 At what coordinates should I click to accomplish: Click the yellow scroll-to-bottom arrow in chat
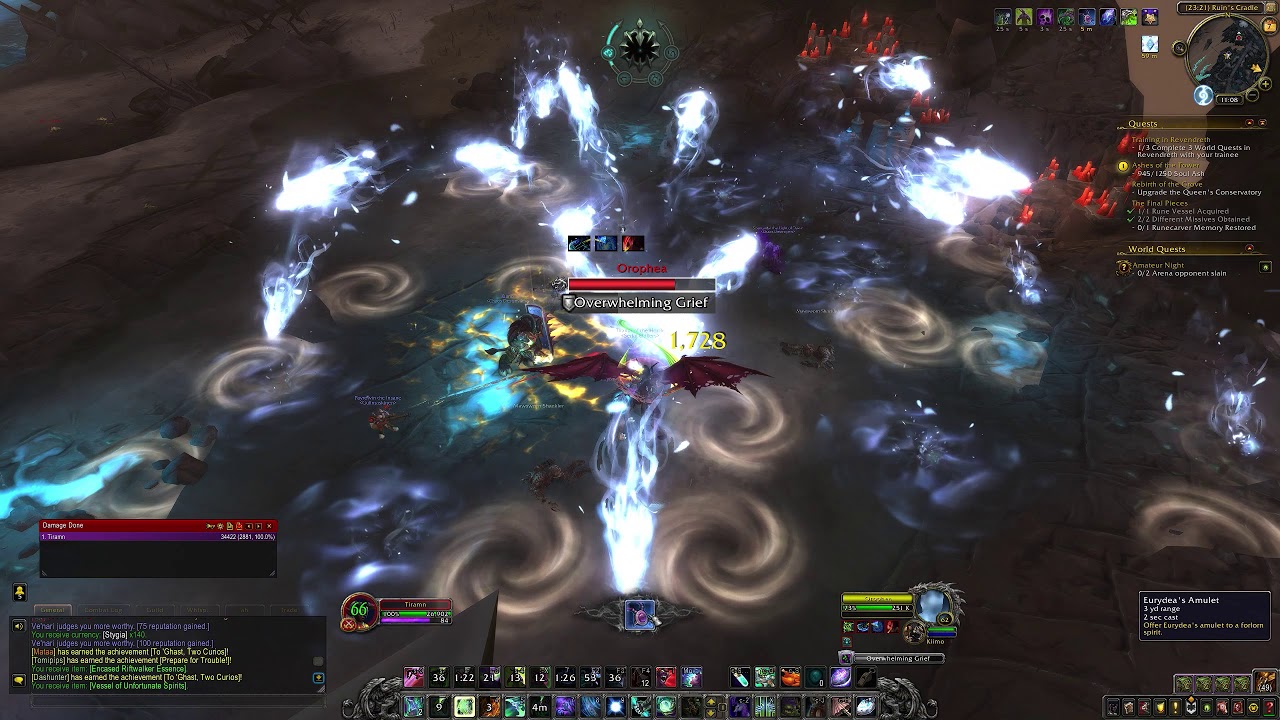click(x=318, y=675)
